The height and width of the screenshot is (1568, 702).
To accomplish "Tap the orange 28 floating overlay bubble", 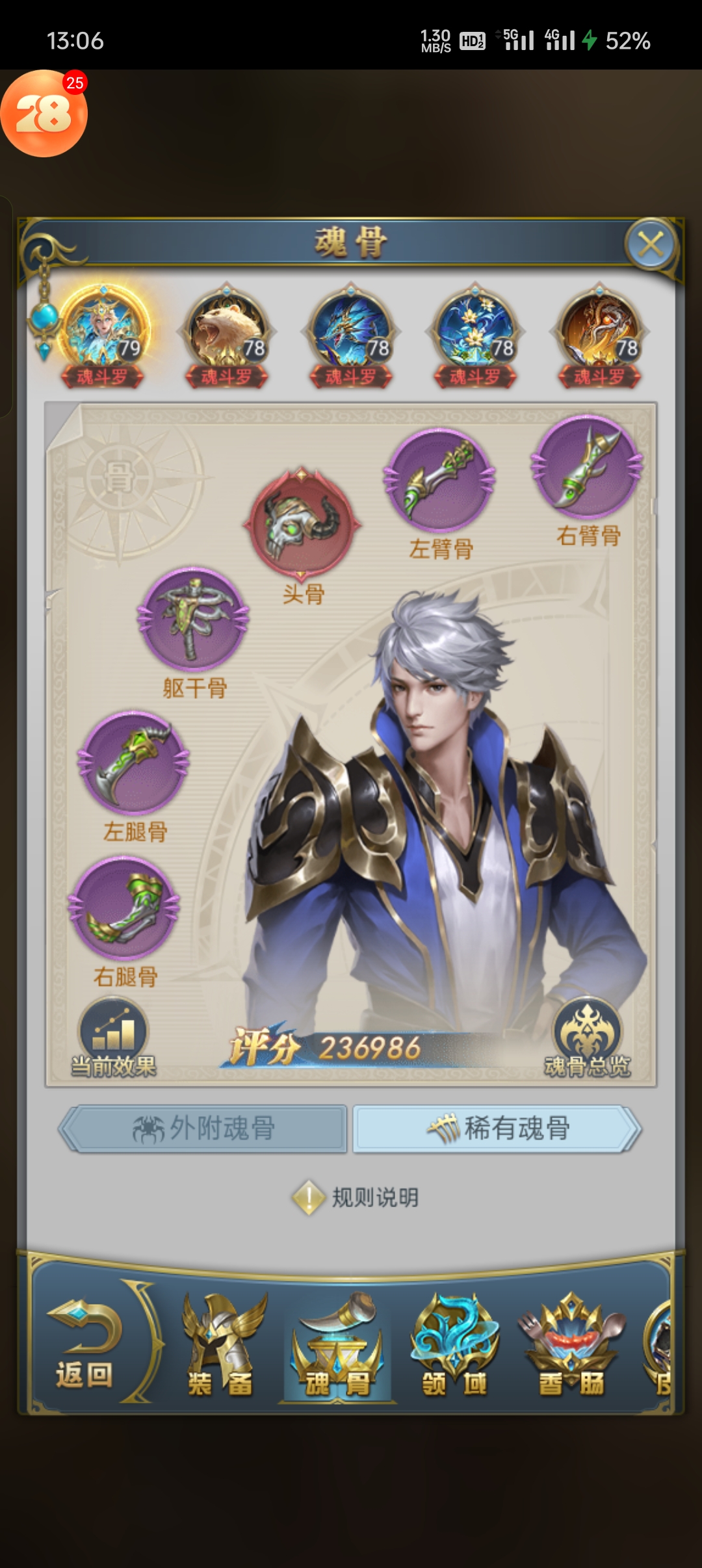I will click(x=44, y=114).
